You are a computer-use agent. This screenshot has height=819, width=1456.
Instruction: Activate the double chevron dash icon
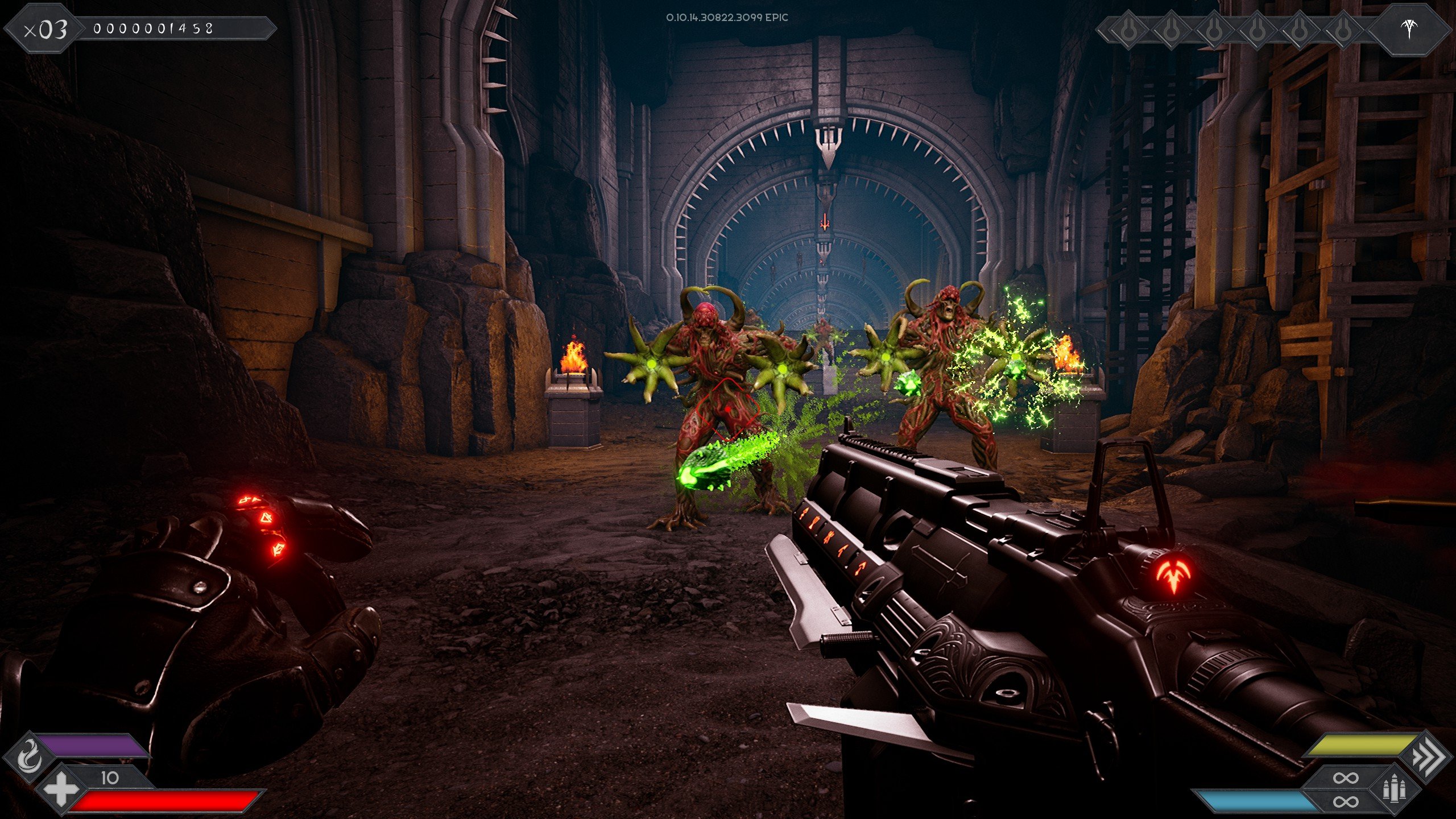point(1428,756)
